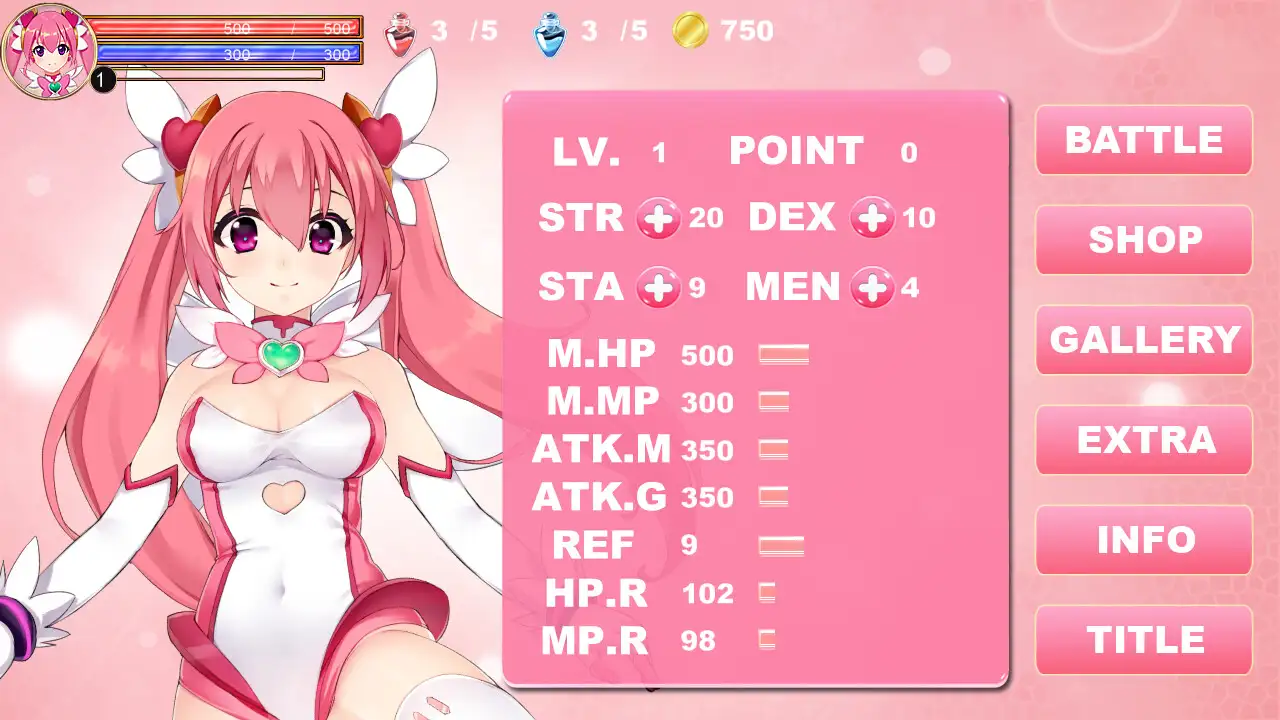1280x720 pixels.
Task: Open the GALLERY
Action: (x=1143, y=340)
